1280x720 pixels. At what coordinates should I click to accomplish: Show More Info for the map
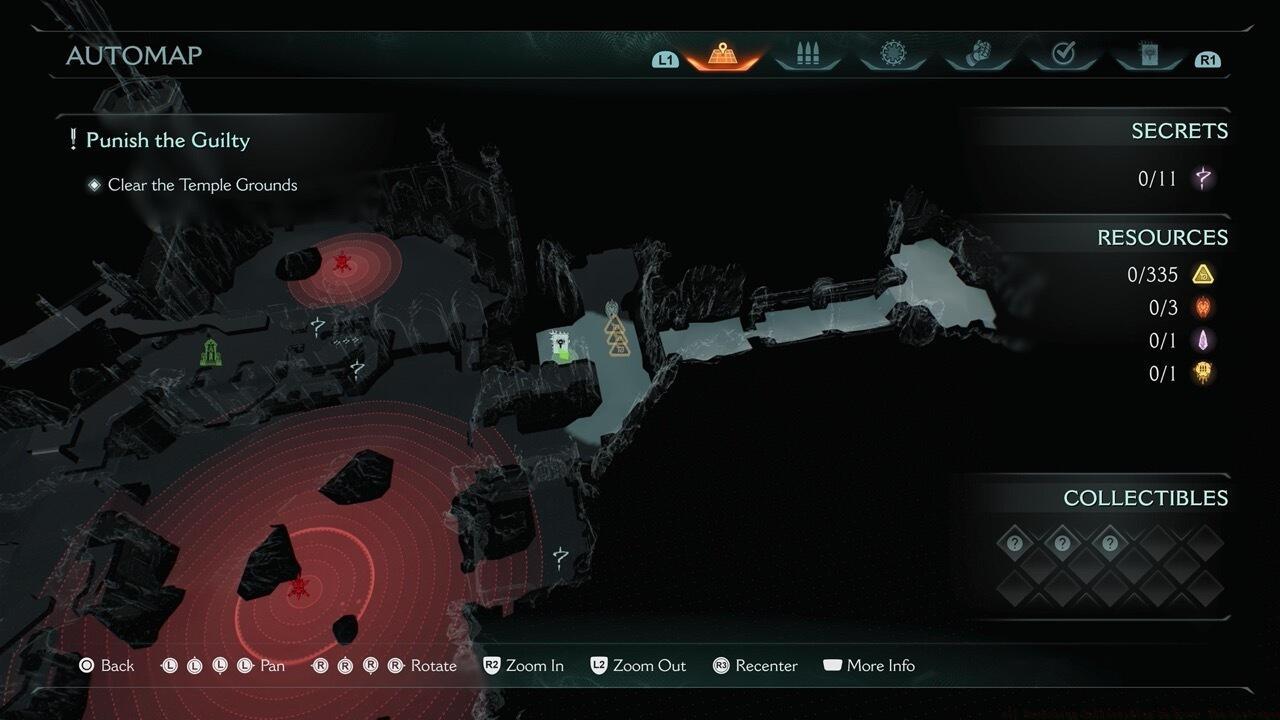click(x=869, y=666)
